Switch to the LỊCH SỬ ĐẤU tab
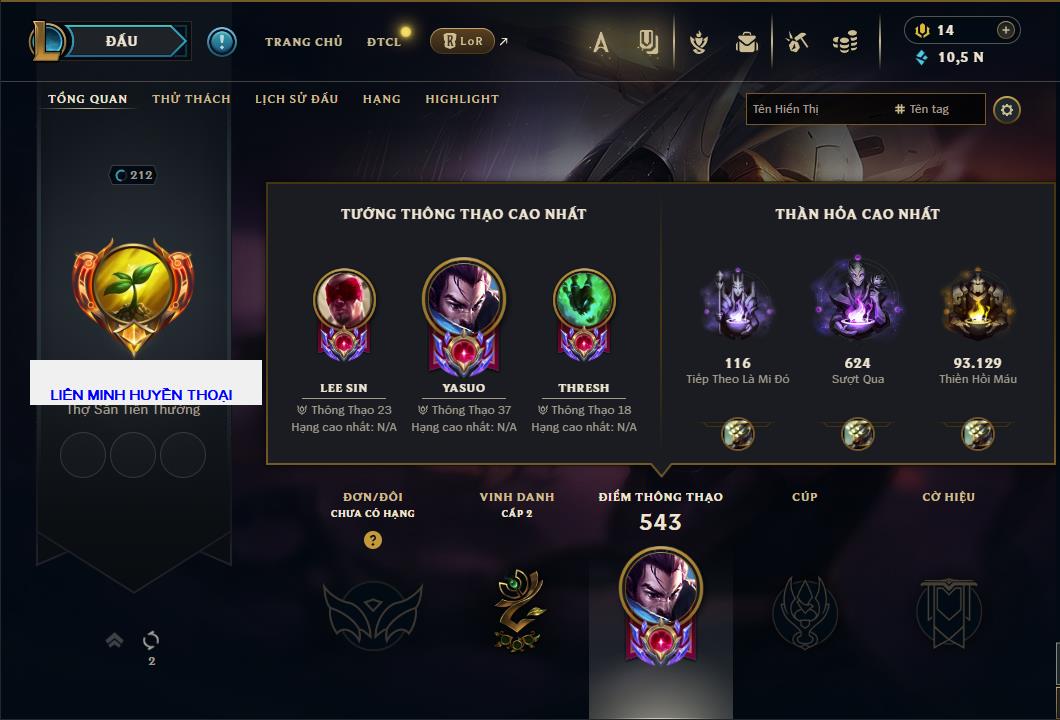1060x720 pixels. coord(296,99)
